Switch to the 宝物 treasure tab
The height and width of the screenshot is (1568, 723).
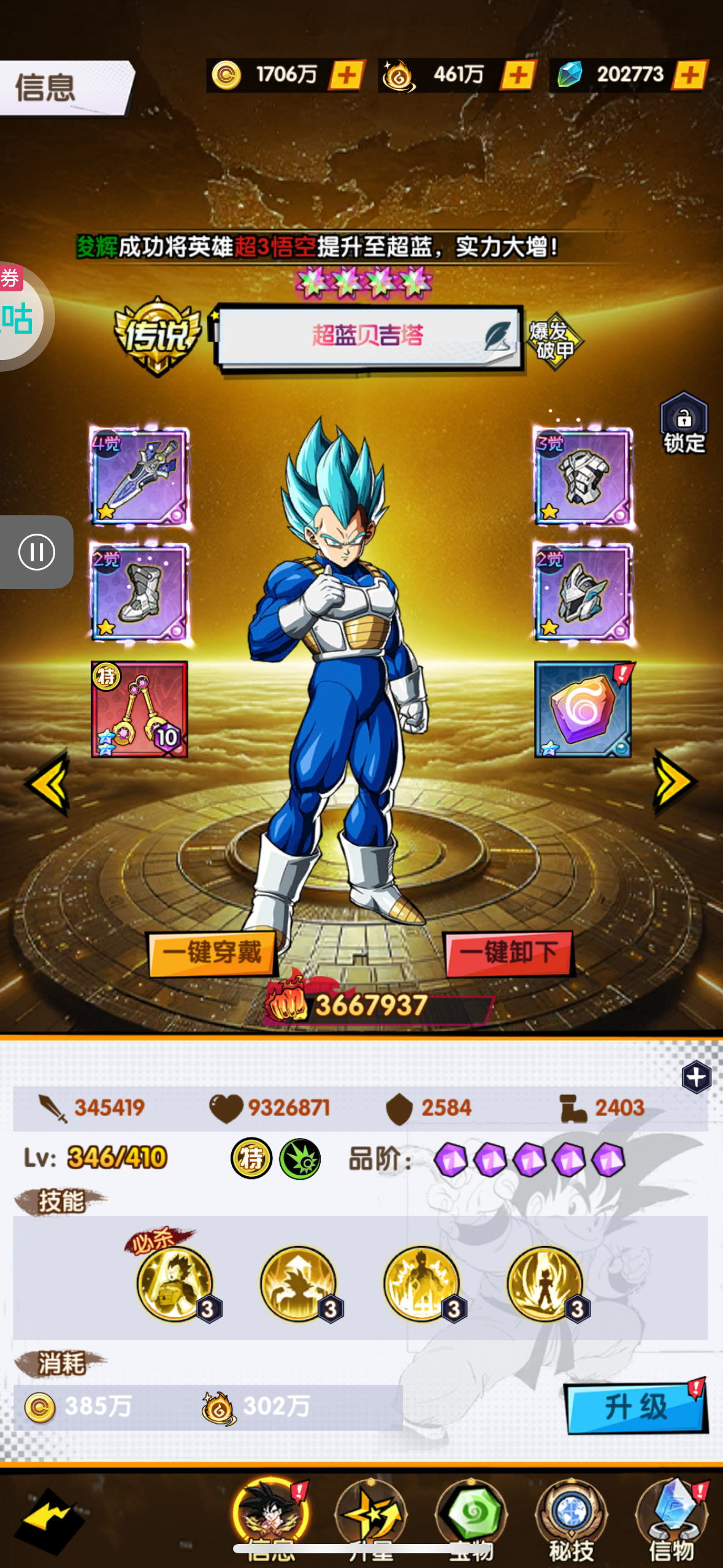[471, 1518]
